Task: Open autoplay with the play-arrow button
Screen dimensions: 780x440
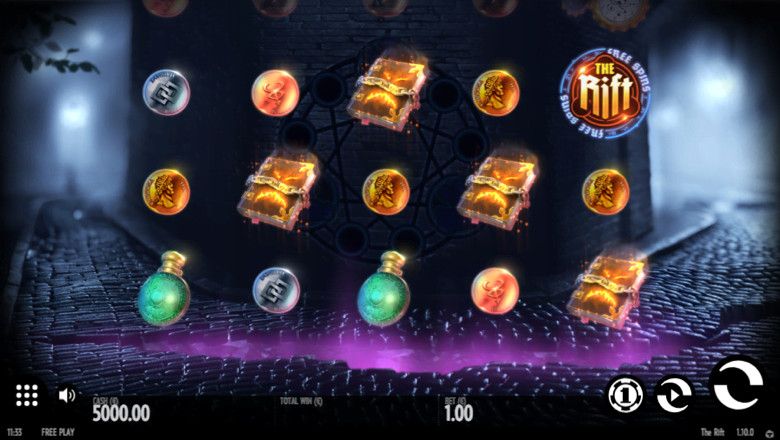Action: click(x=674, y=395)
